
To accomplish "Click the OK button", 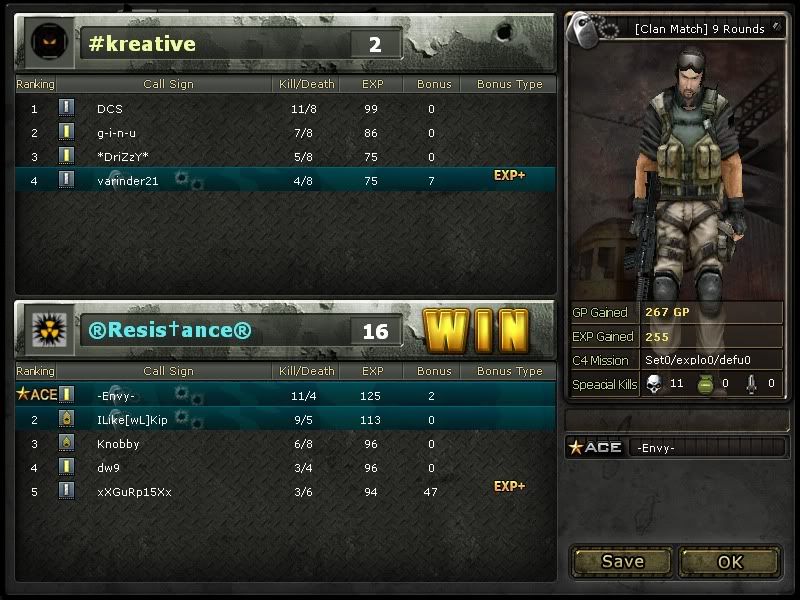I will point(730,561).
